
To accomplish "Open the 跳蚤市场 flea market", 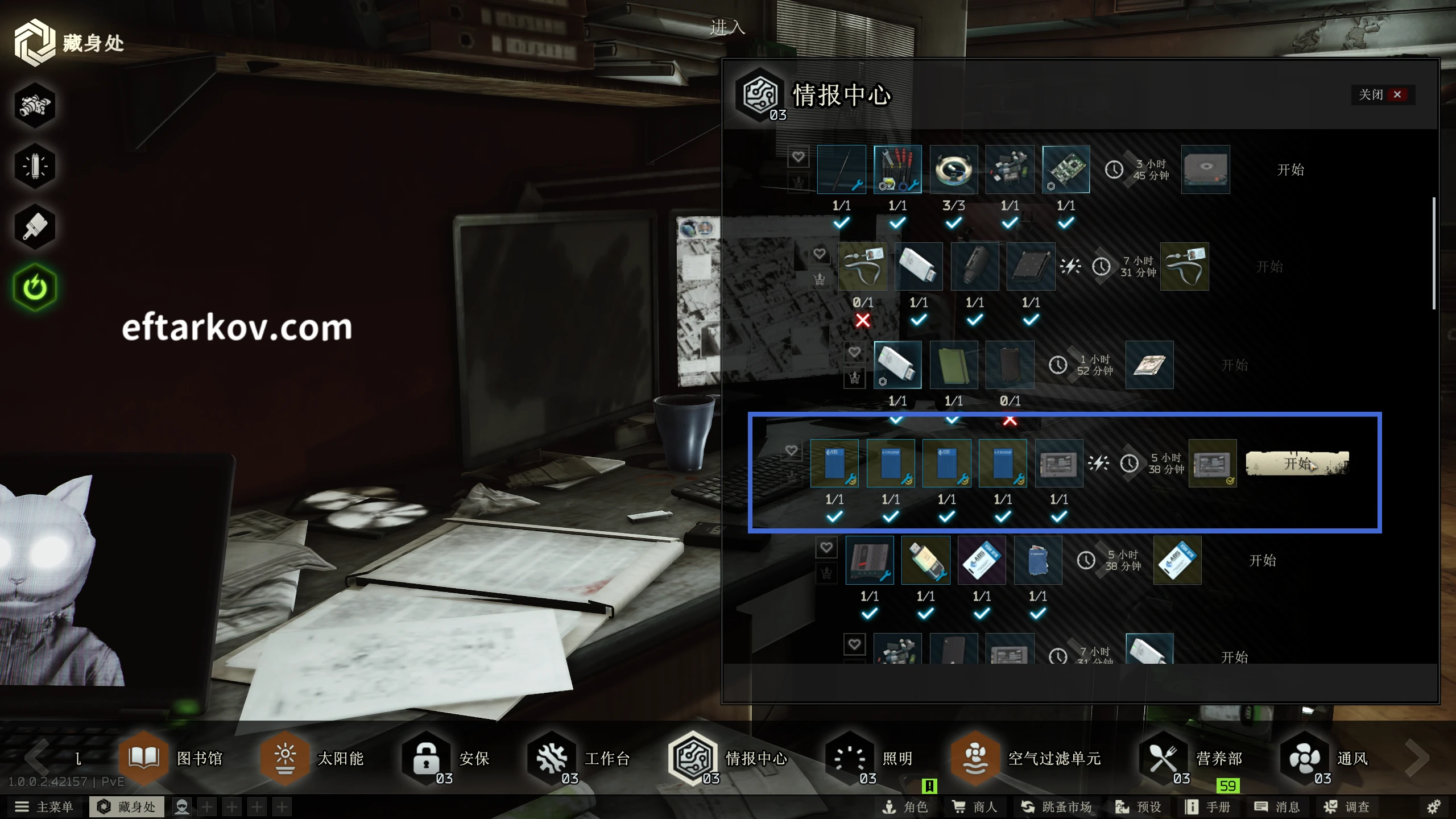I will 1056,806.
